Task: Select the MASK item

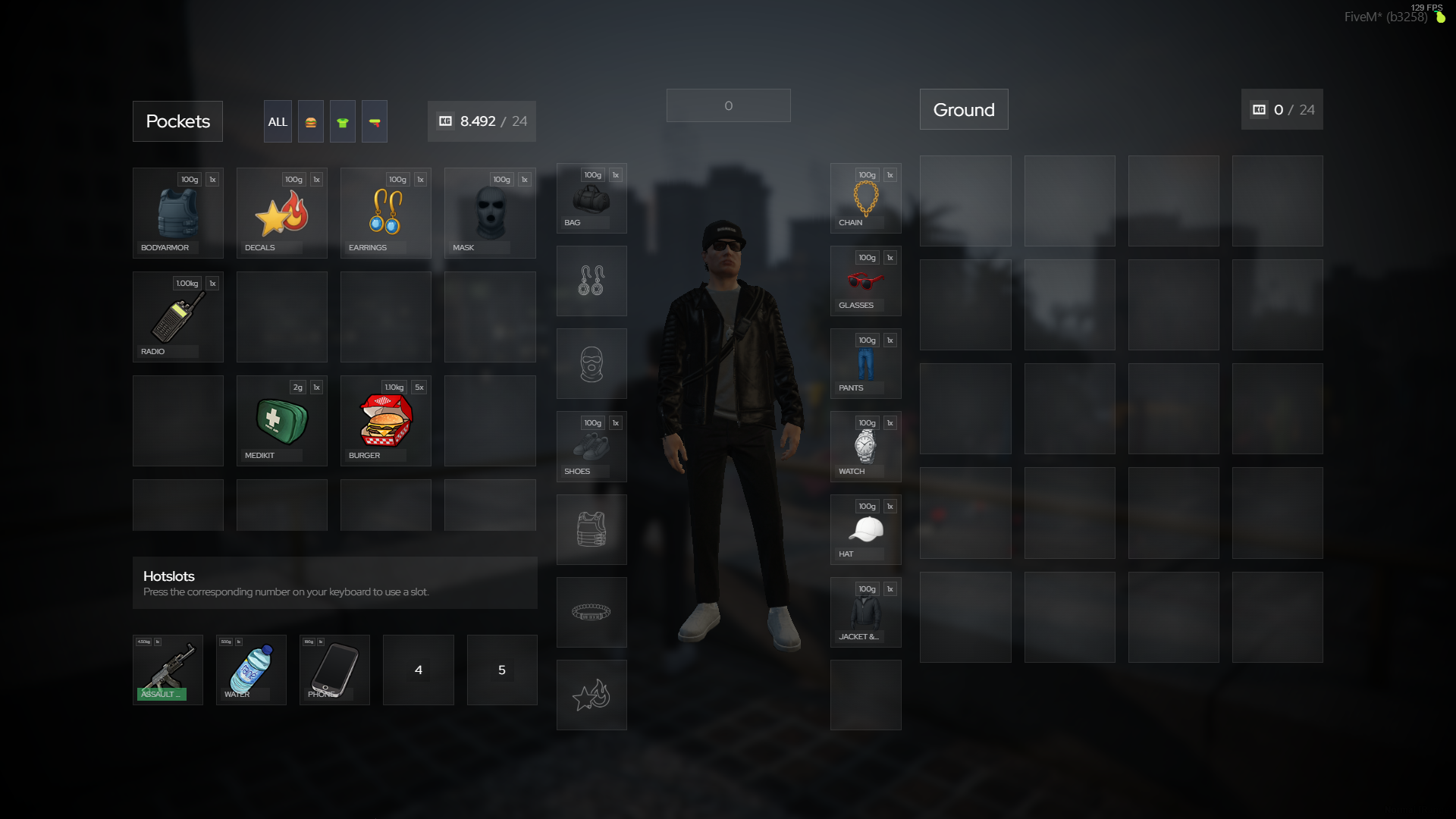Action: coord(489,212)
